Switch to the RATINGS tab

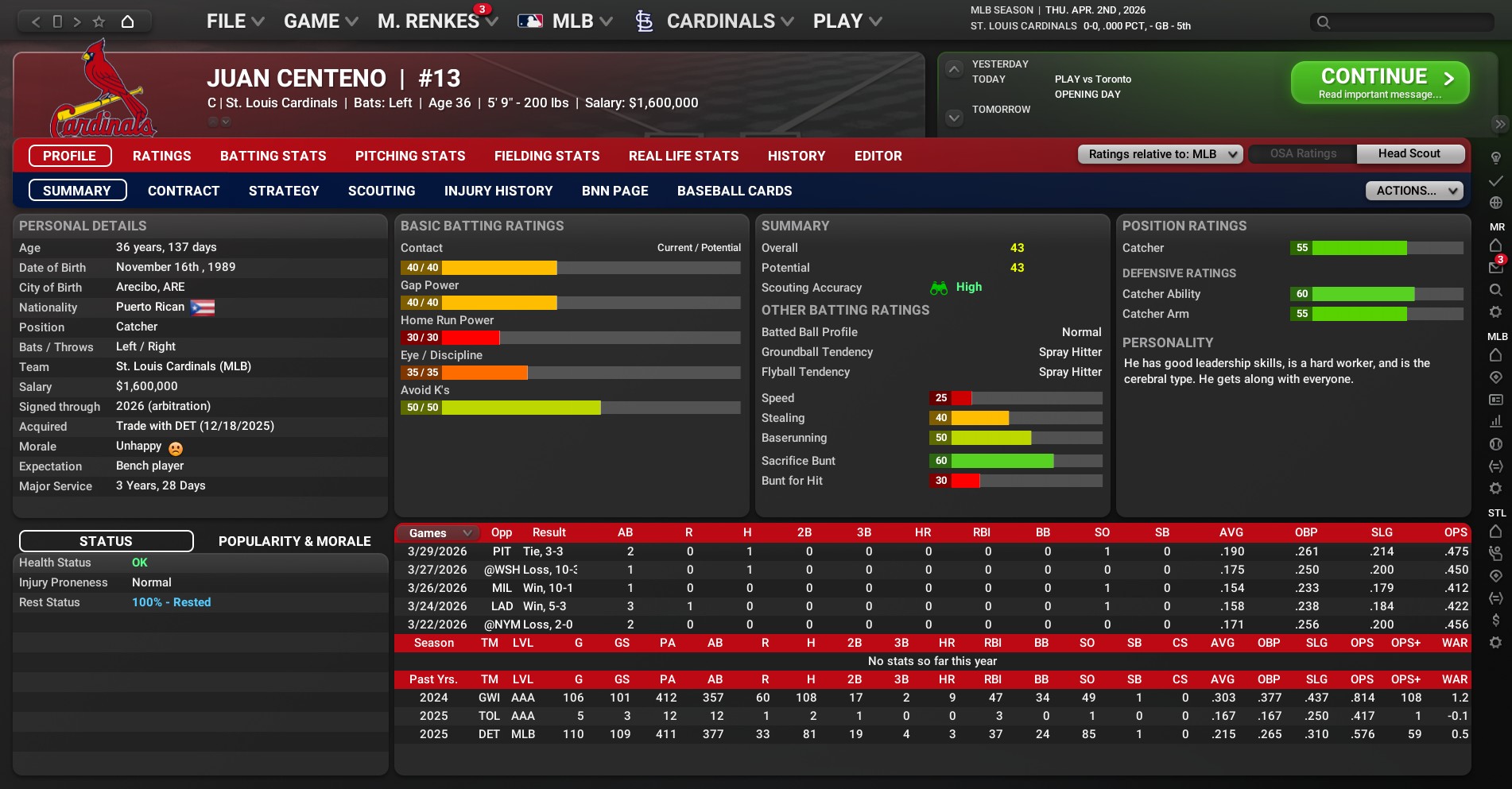point(161,156)
